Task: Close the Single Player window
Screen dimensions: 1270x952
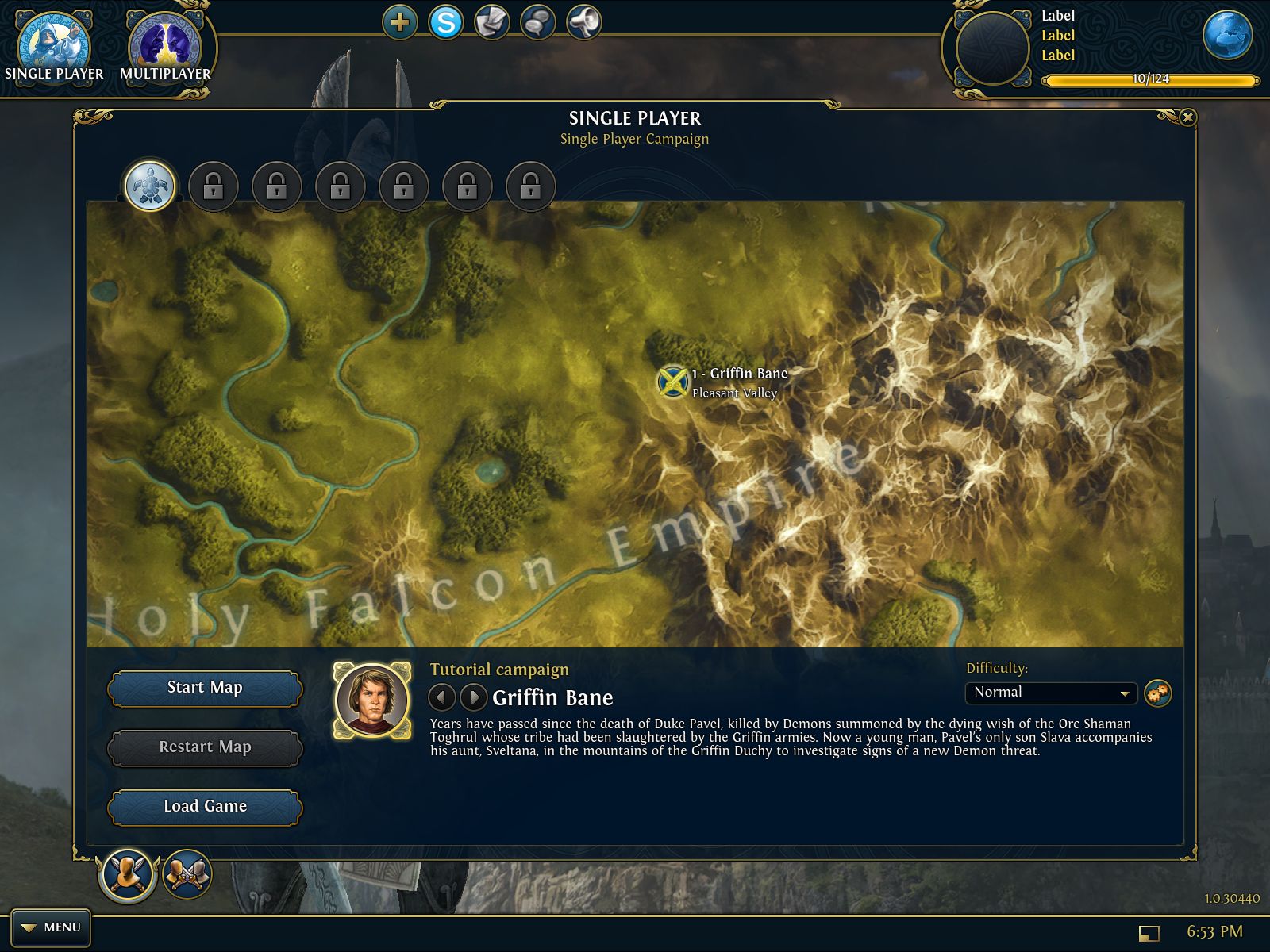Action: [1187, 117]
